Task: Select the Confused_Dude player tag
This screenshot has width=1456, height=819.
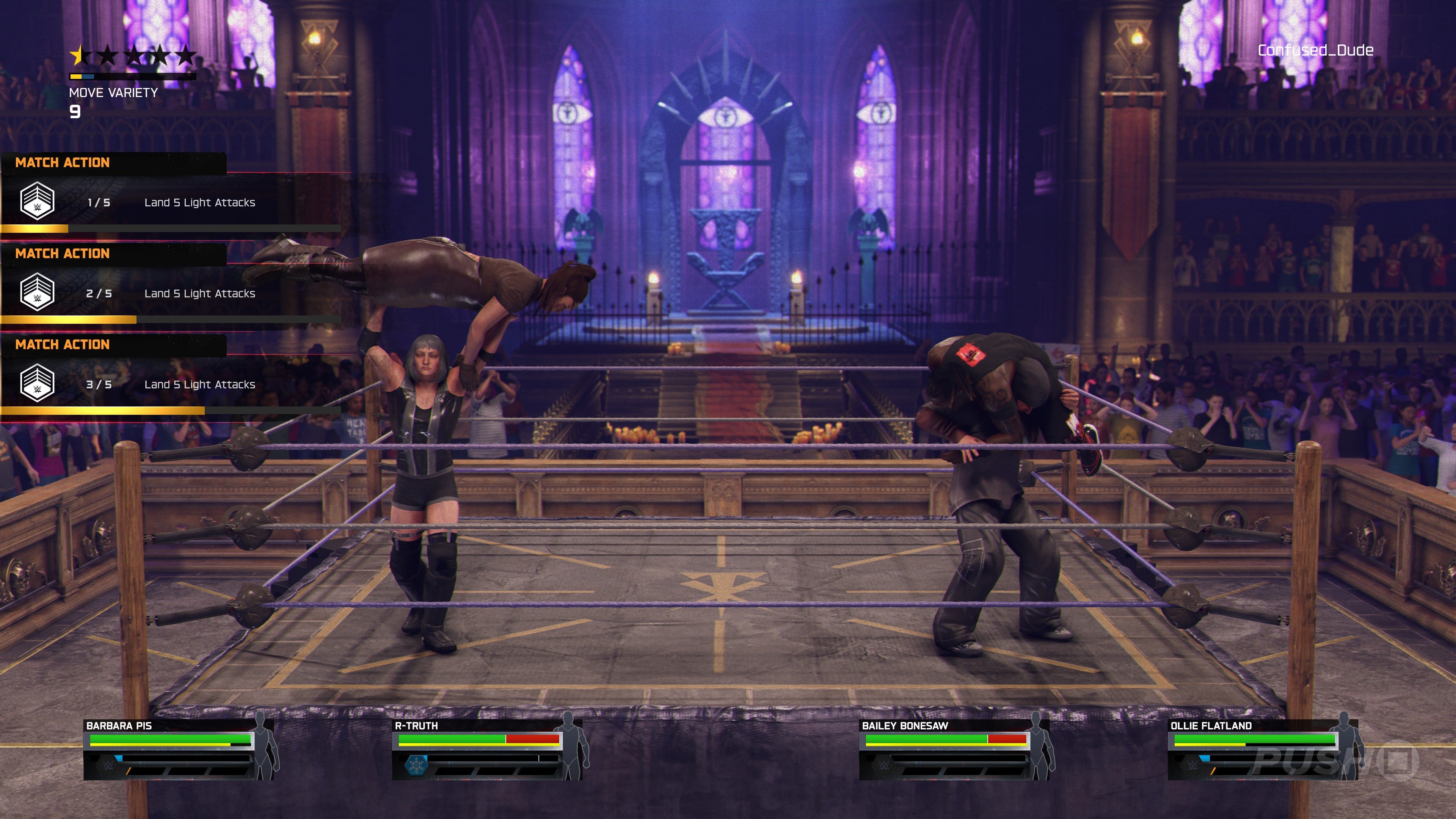Action: [x=1315, y=50]
